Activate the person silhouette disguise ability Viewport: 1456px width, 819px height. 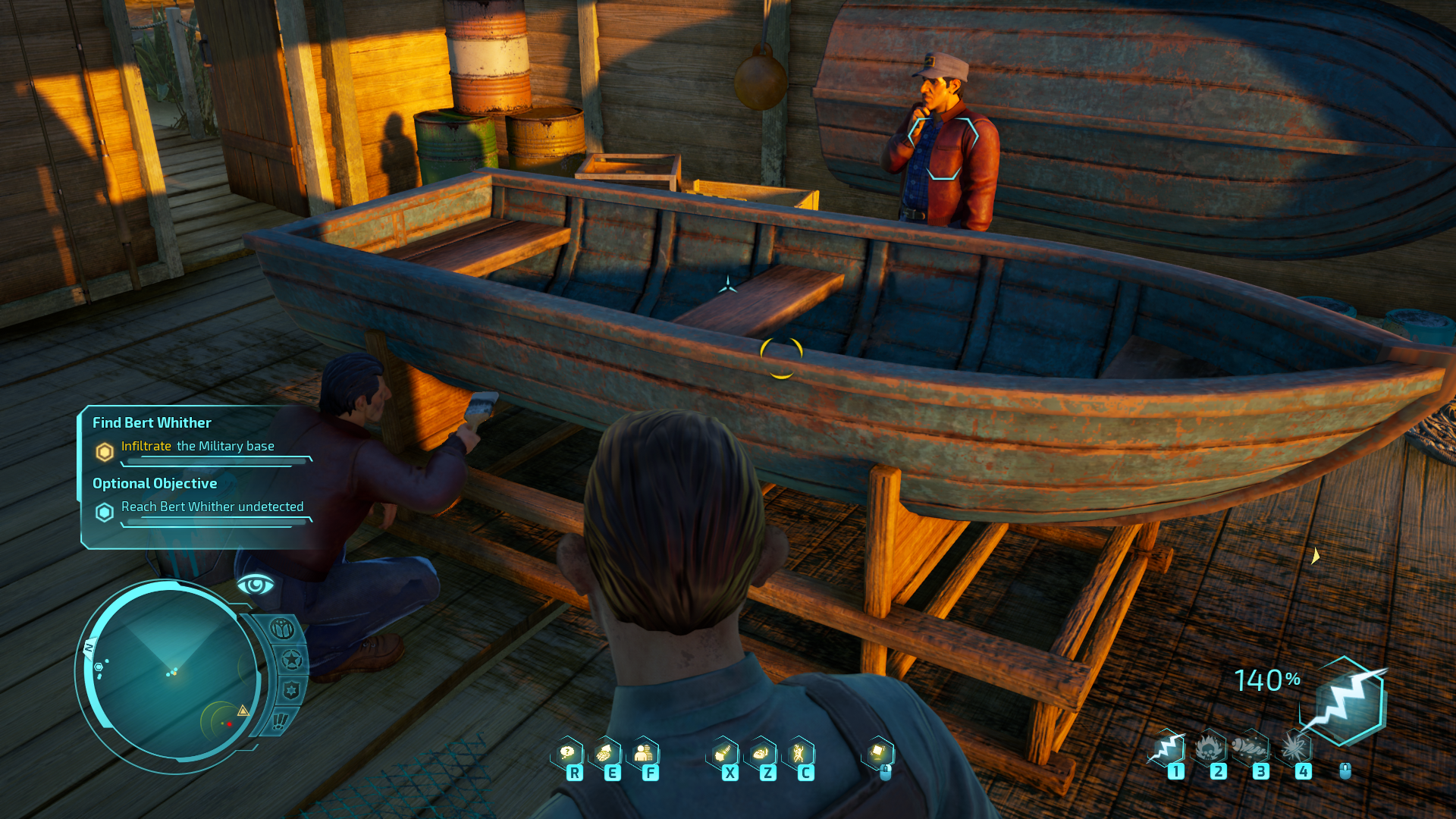(643, 753)
